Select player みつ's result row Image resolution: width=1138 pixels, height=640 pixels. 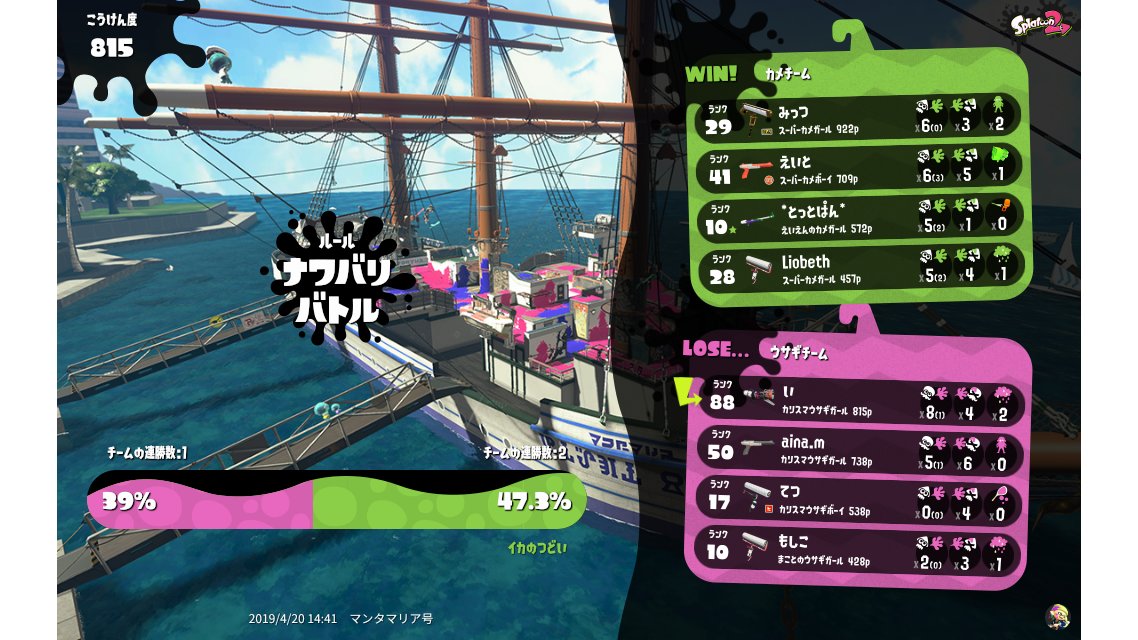pos(858,116)
